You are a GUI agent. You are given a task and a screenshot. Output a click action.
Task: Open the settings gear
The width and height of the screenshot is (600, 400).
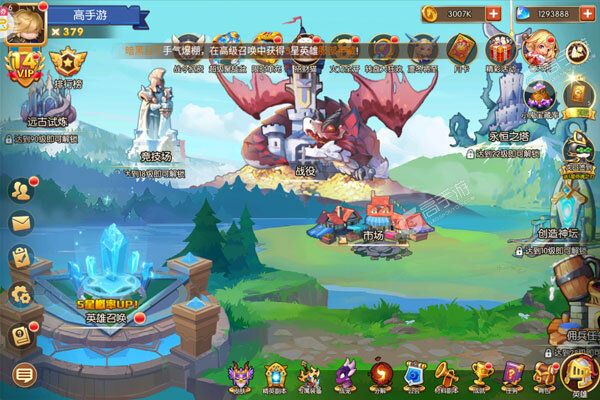point(21,293)
